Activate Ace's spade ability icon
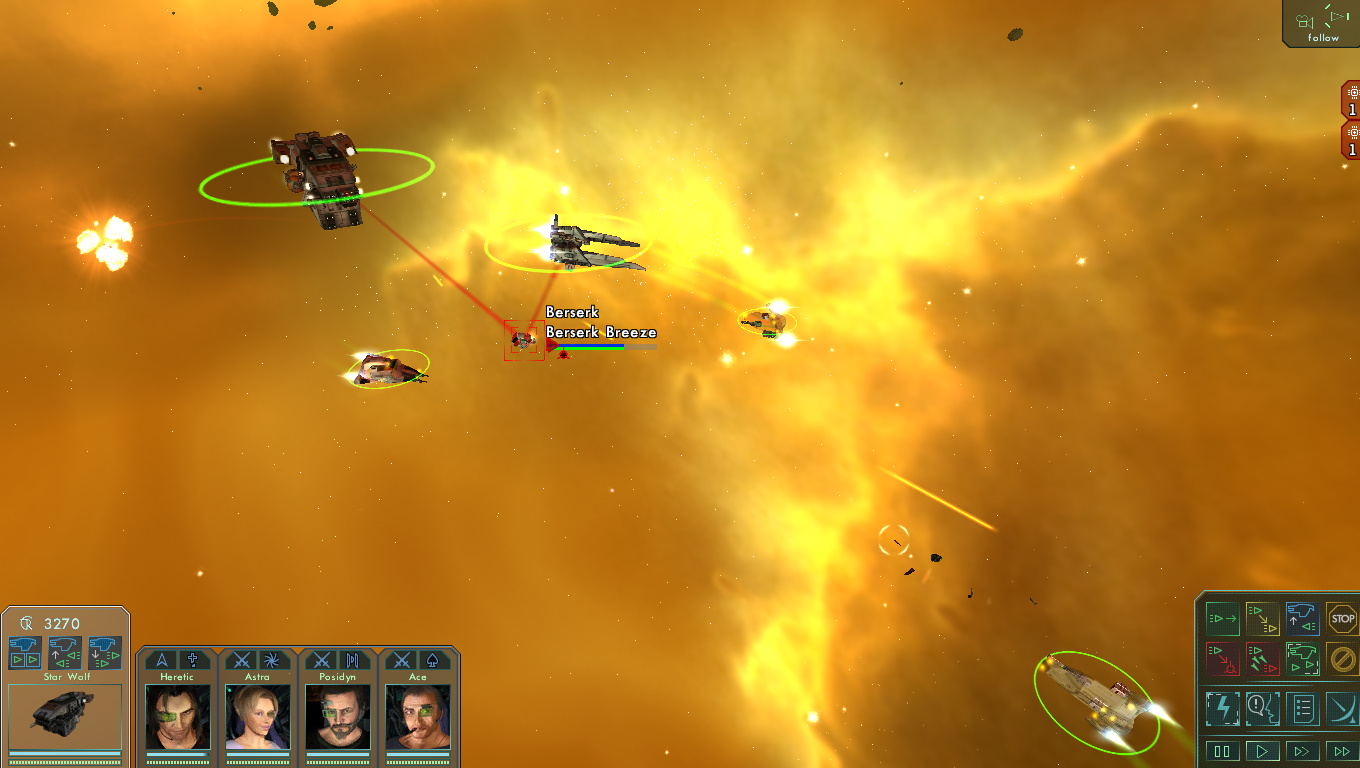This screenshot has width=1360, height=768. pos(433,660)
